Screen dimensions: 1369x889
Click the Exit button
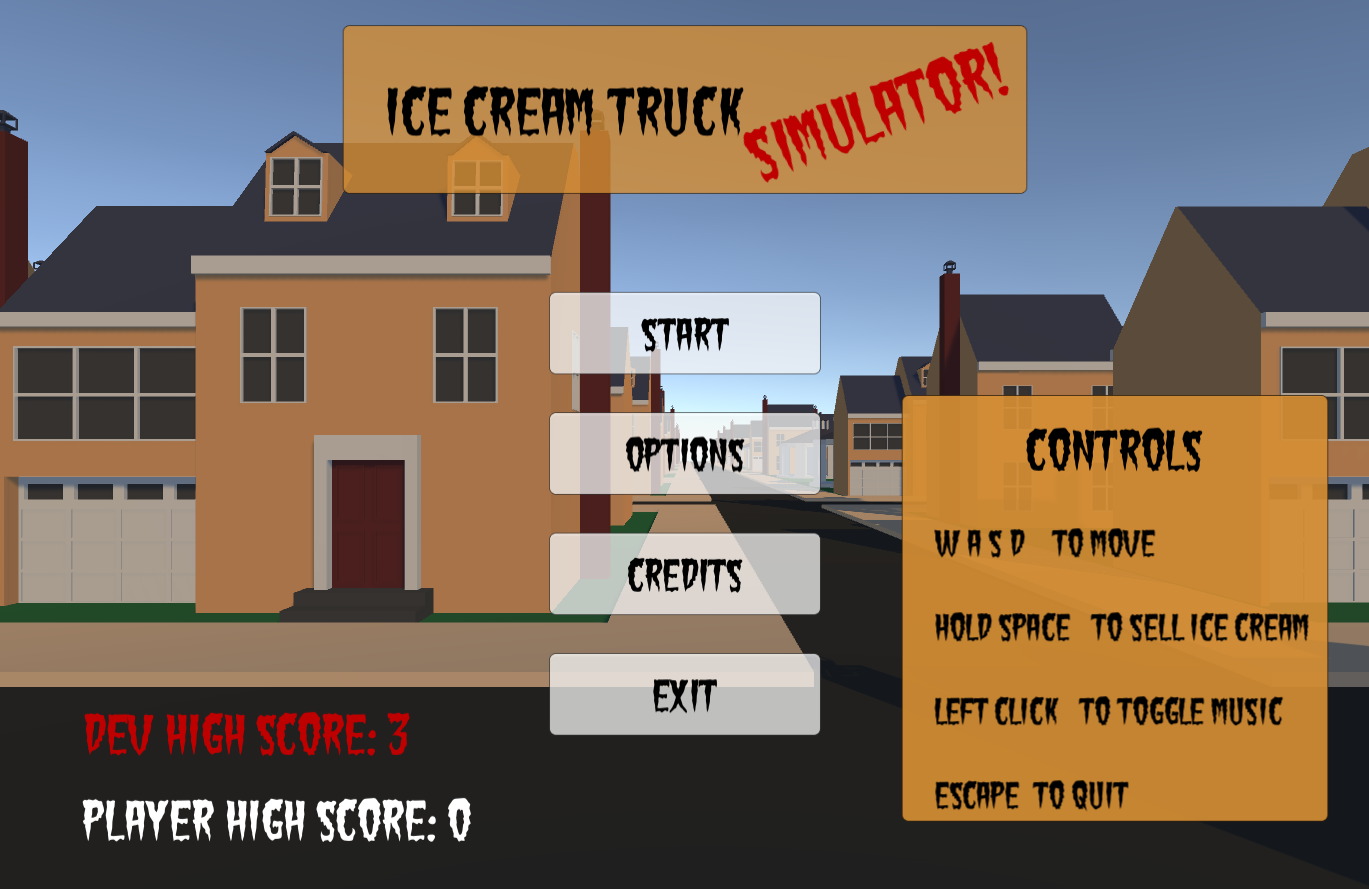coord(684,695)
